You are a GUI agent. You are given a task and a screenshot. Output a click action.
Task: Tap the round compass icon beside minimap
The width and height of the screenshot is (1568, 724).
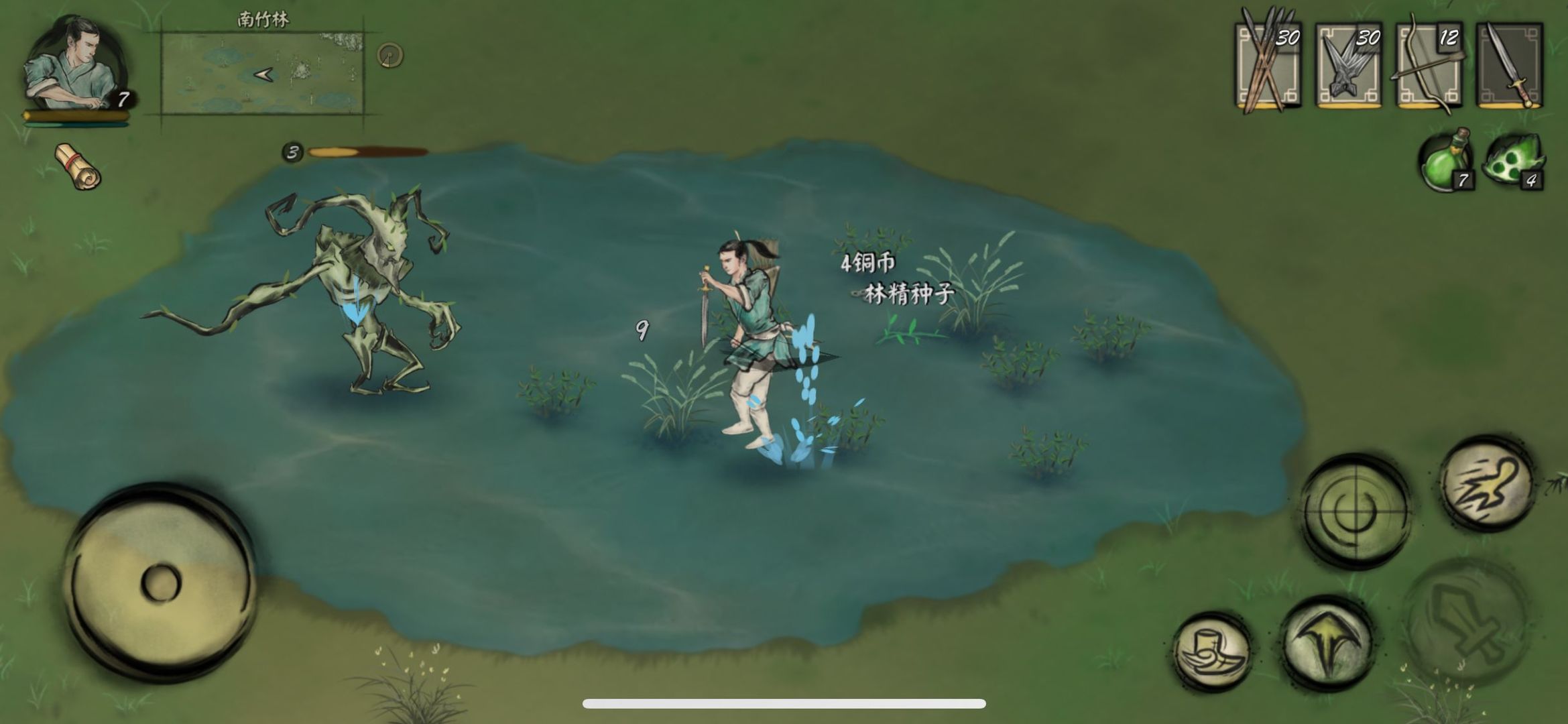point(389,55)
